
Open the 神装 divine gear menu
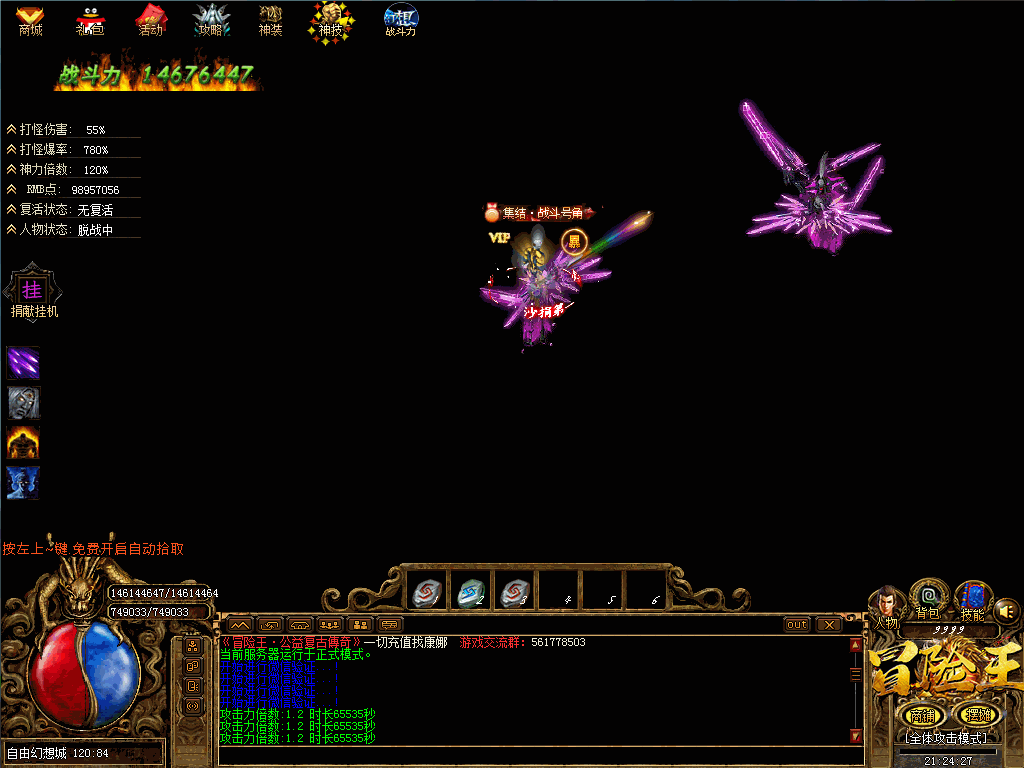pos(270,19)
